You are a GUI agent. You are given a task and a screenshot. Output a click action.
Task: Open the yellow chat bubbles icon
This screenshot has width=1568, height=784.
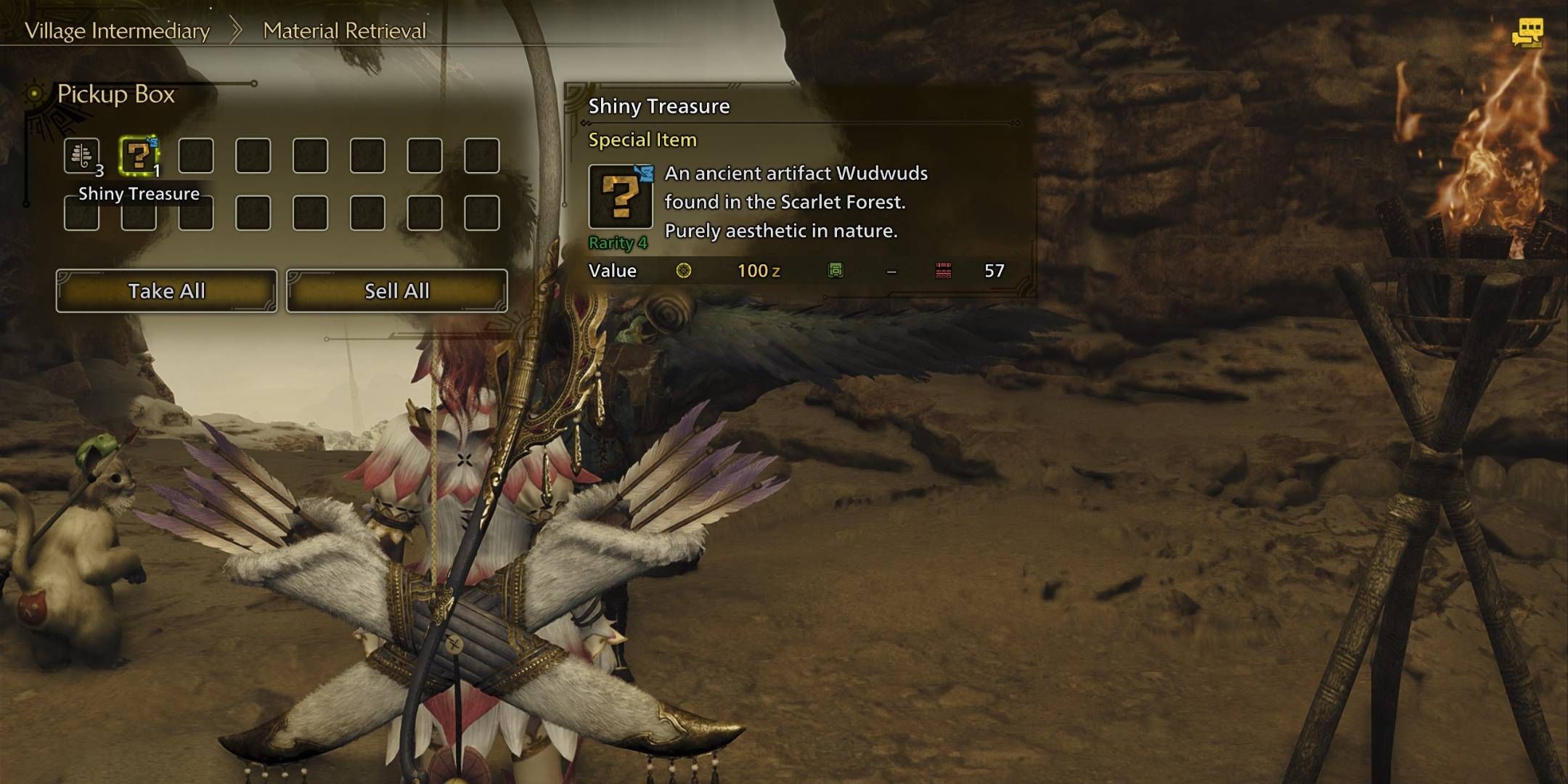pos(1527,33)
